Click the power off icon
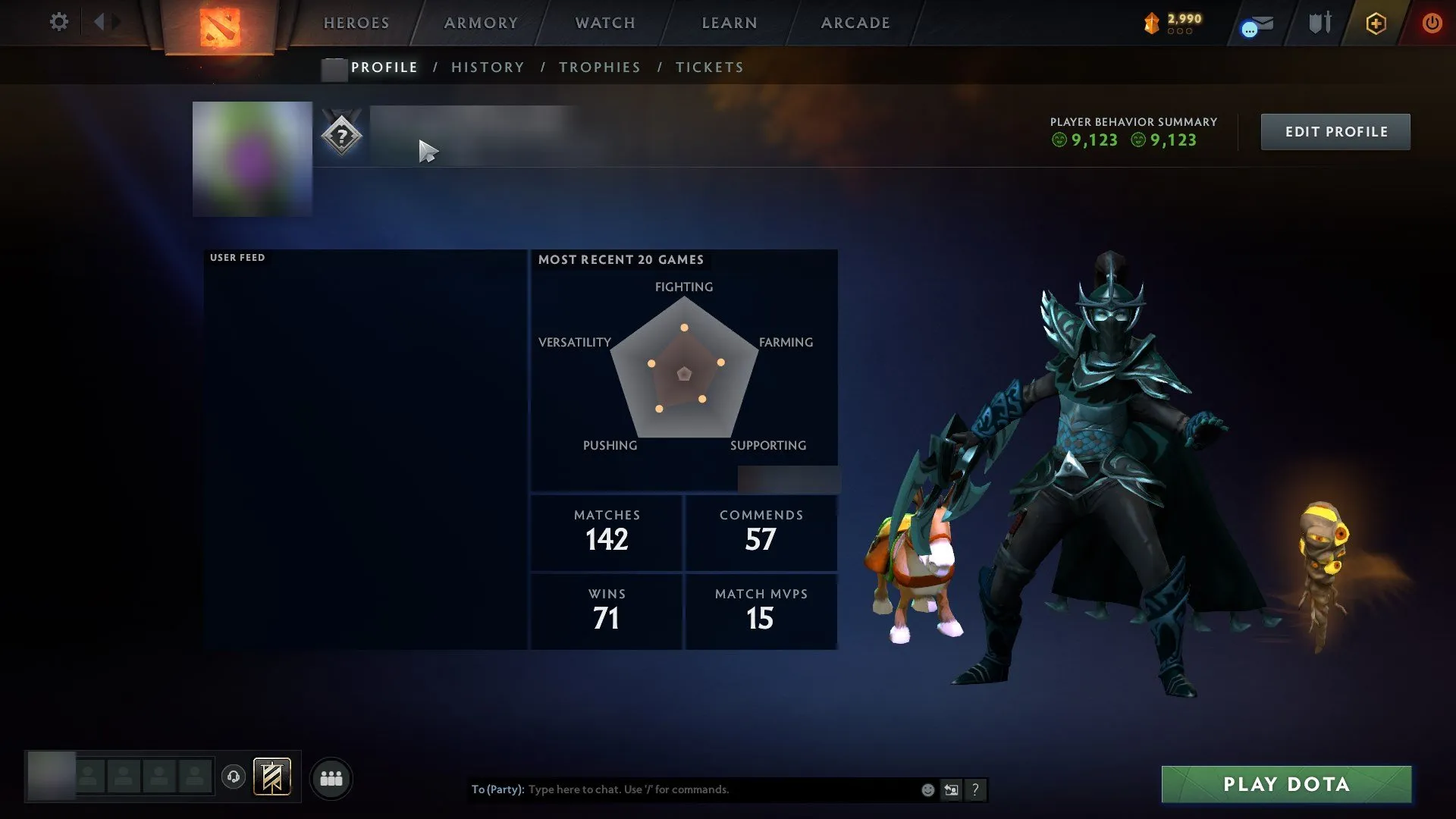This screenshot has width=1456, height=819. pos(1434,23)
